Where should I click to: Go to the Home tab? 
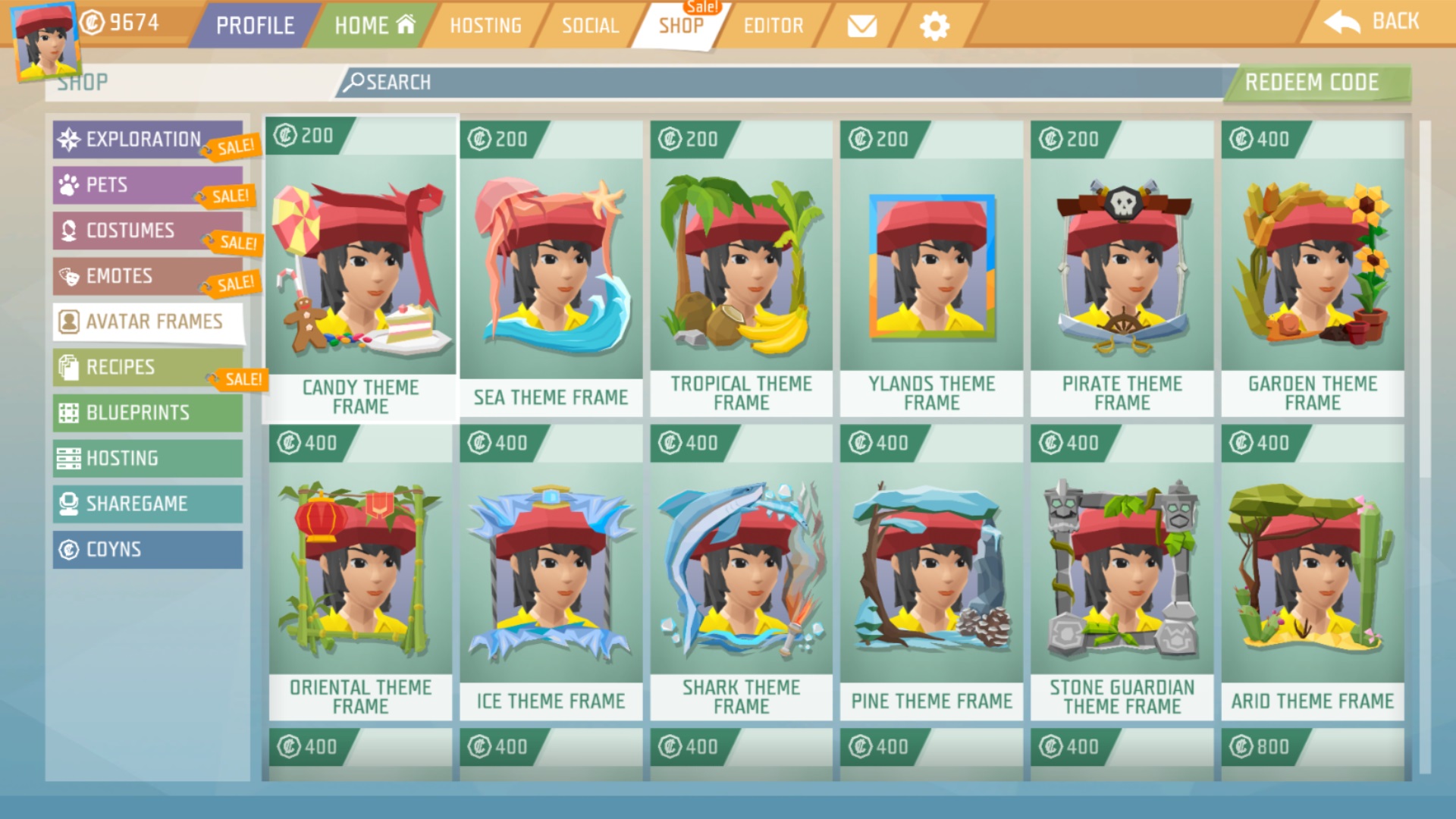click(x=375, y=26)
